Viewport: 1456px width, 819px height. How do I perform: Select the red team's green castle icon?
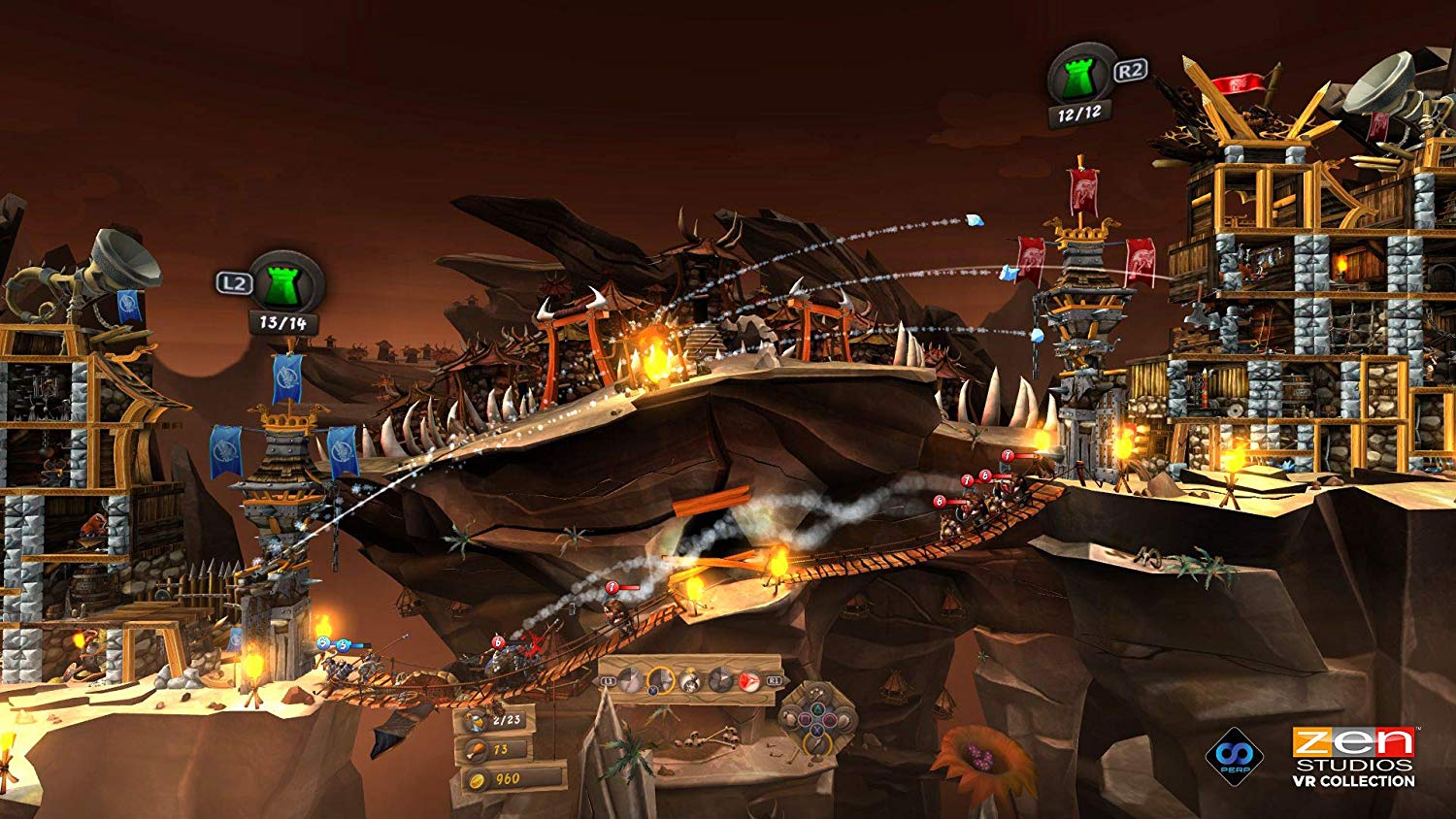point(1079,76)
